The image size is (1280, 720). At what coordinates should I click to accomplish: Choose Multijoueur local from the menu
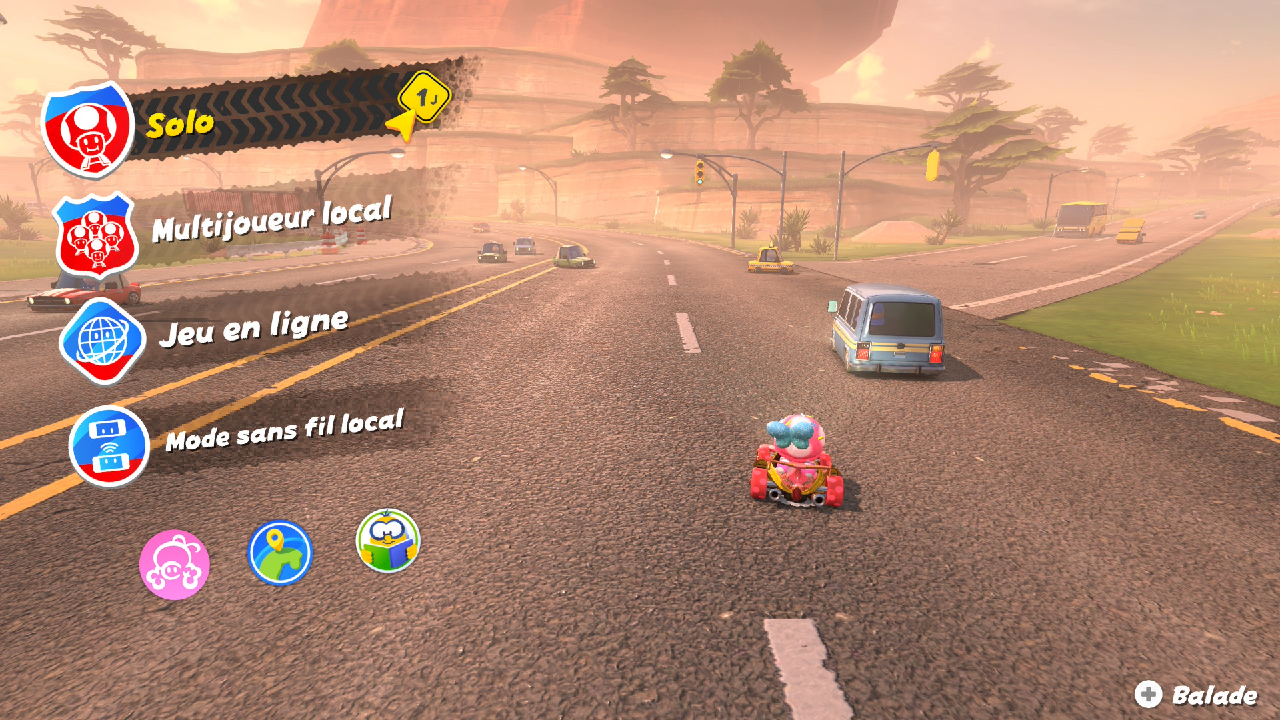click(270, 220)
